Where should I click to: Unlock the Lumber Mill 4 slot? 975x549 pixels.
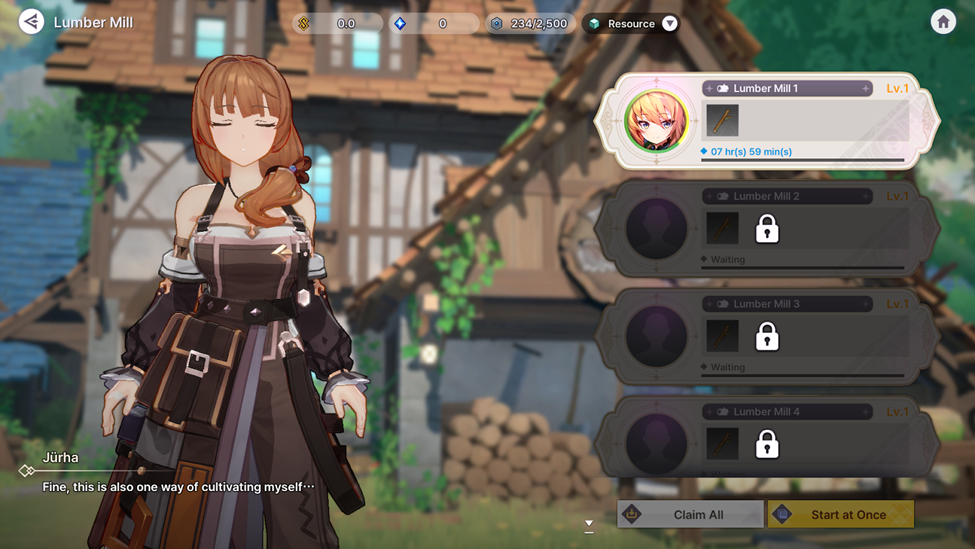pyautogui.click(x=767, y=444)
